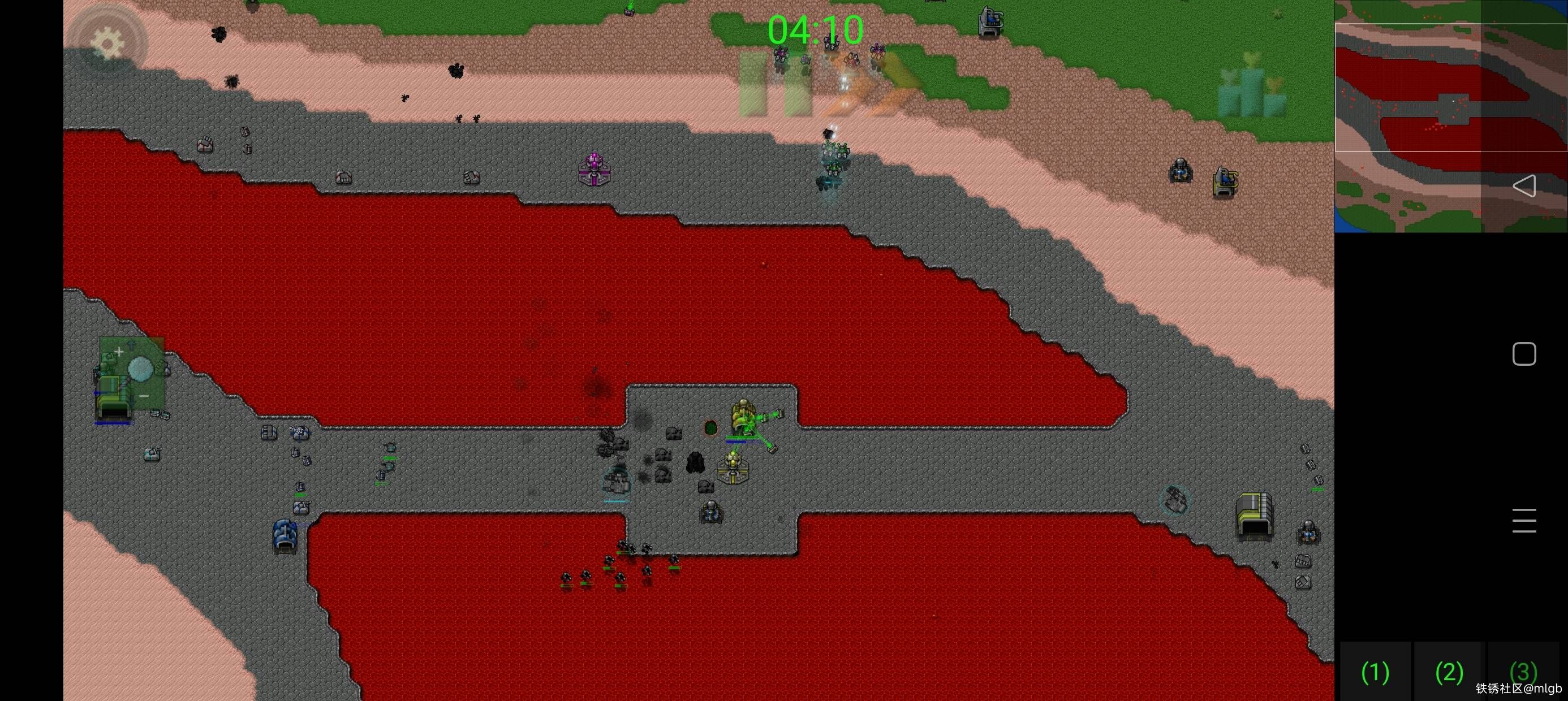Select control group (1)
The width and height of the screenshot is (1568, 701).
(x=1375, y=672)
